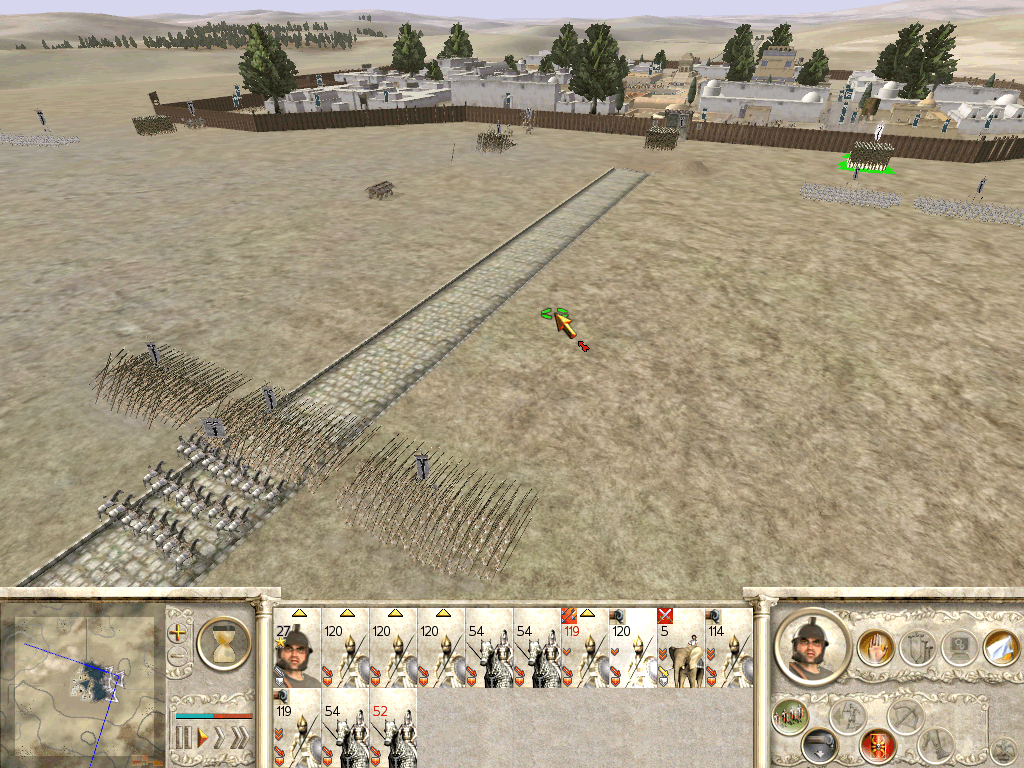Select the infantry unit card showing 114
Viewport: 1024px width, 768px height.
click(728, 648)
